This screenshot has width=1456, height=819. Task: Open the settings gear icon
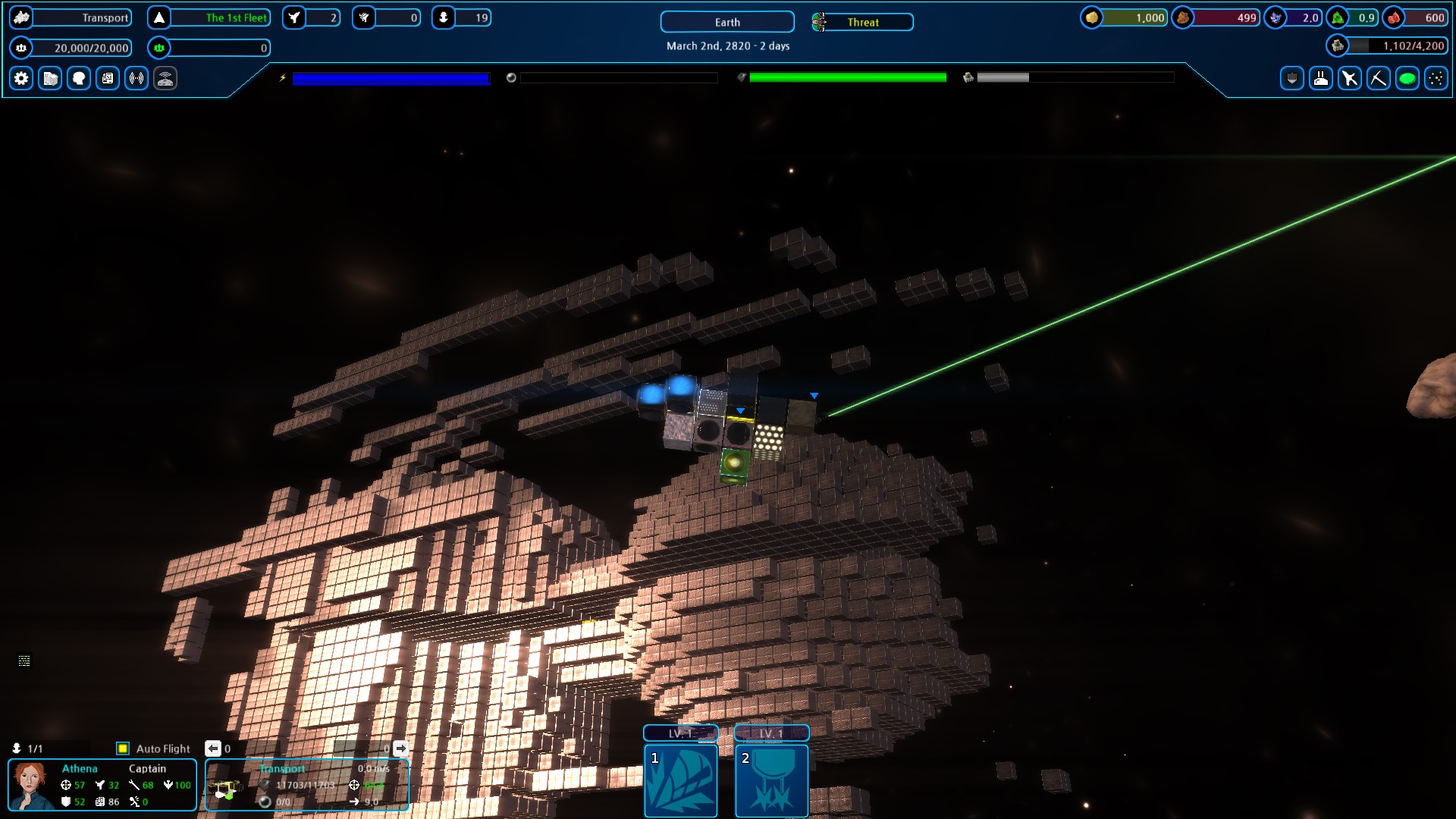[20, 78]
